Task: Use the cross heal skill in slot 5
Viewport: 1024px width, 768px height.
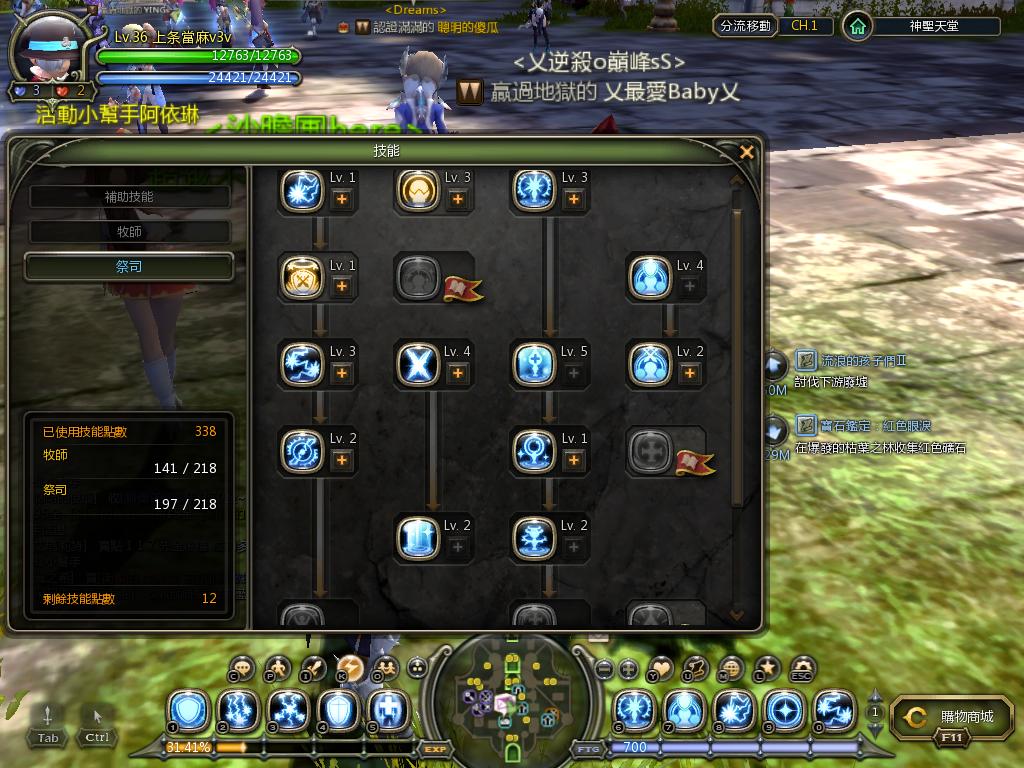Action: point(388,711)
